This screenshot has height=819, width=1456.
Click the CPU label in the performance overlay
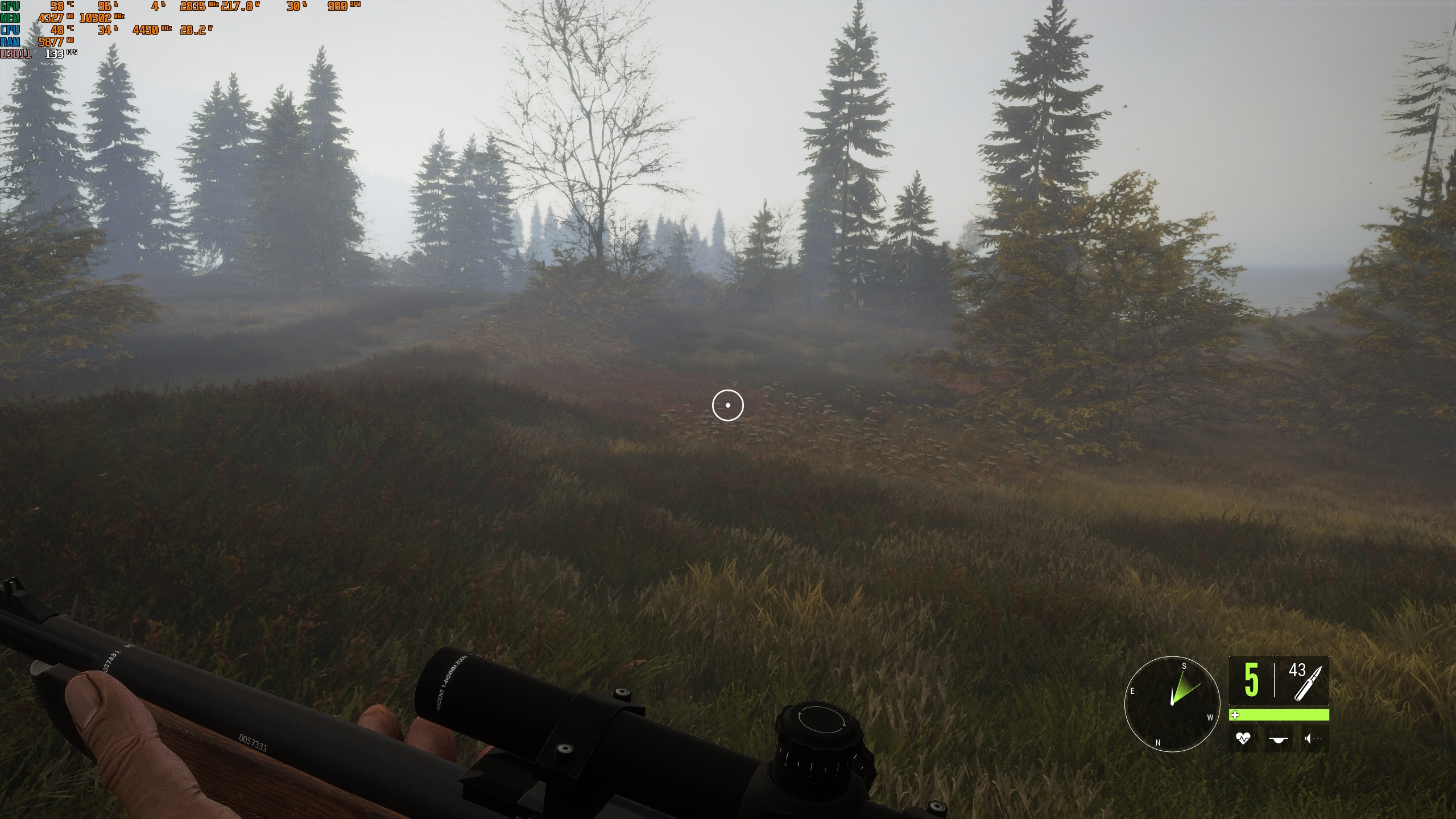[9, 28]
